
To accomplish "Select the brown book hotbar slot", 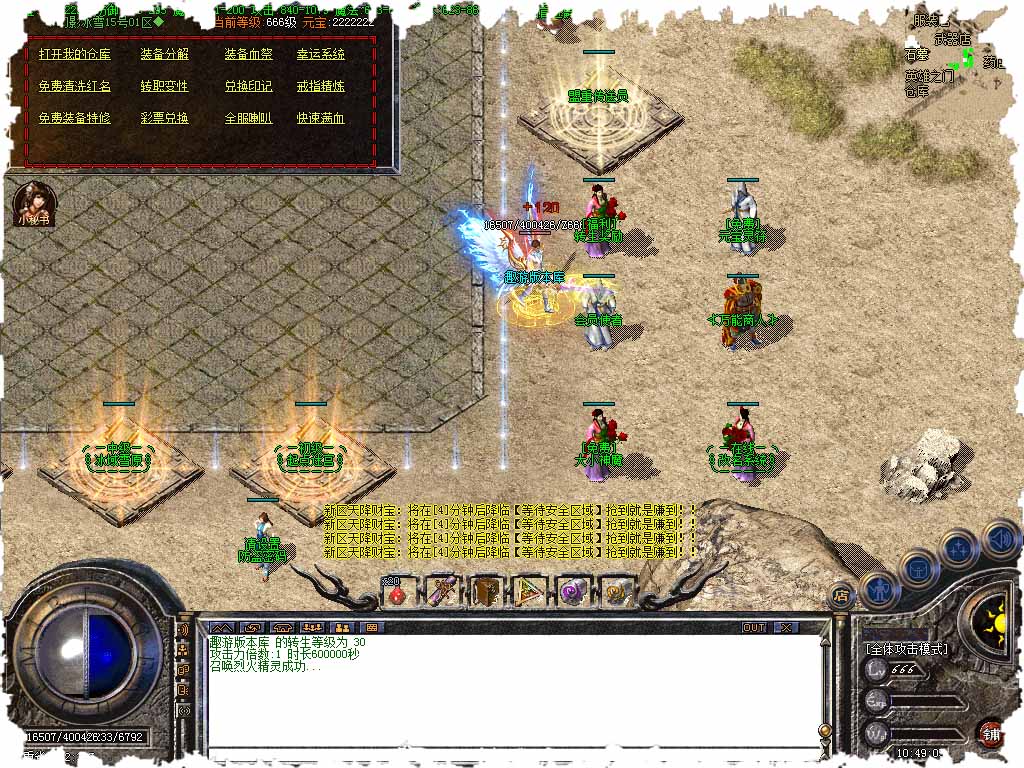I will (x=484, y=592).
